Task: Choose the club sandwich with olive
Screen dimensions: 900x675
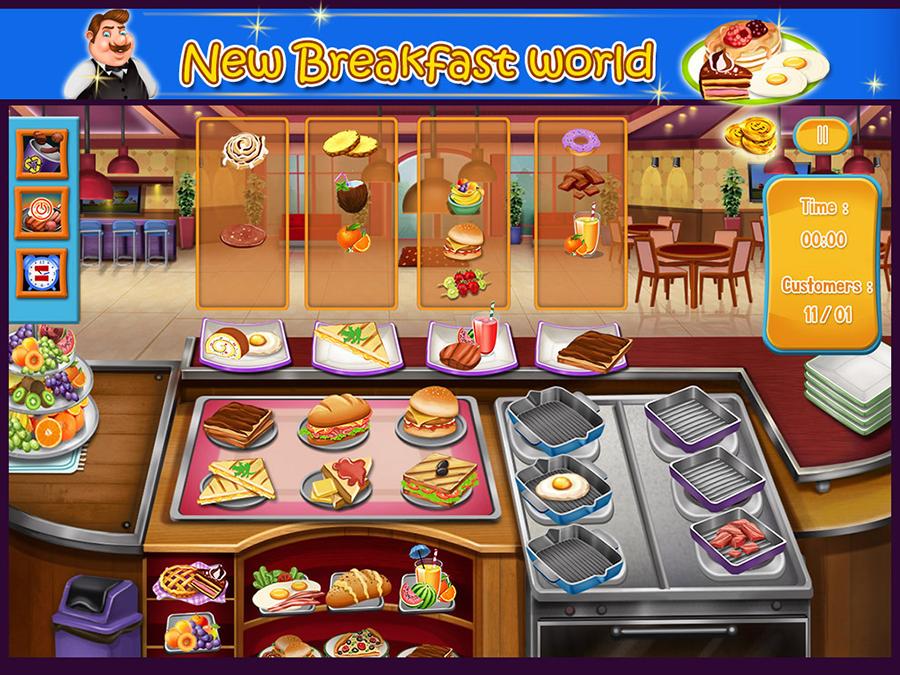Action: (x=436, y=480)
